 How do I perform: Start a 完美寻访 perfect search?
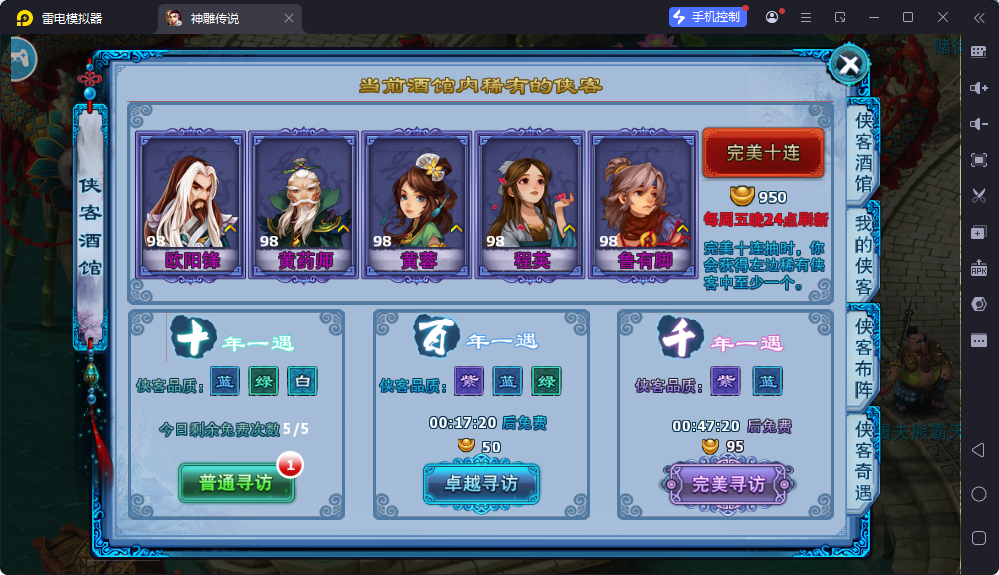coord(728,483)
